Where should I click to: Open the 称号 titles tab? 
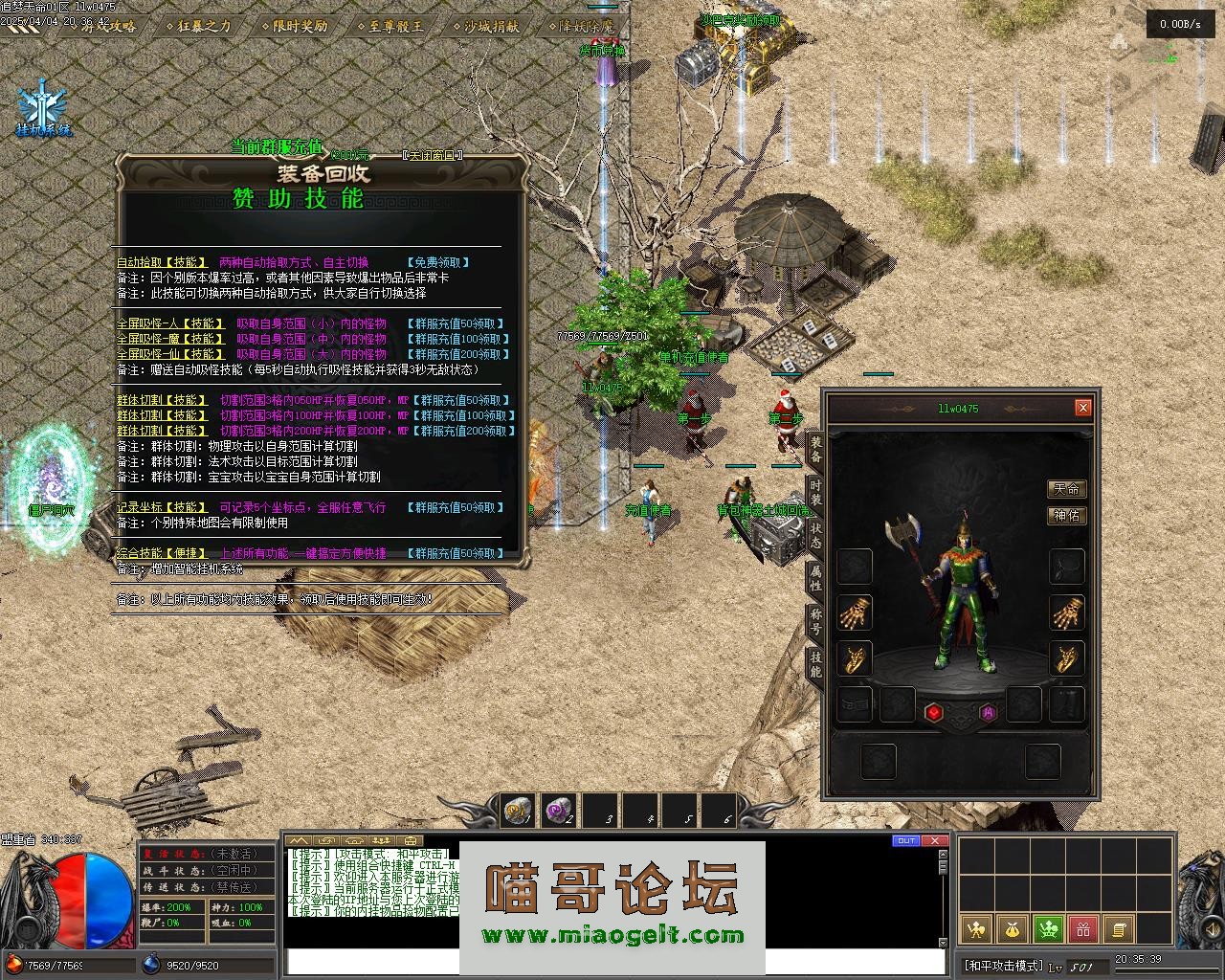[x=815, y=619]
